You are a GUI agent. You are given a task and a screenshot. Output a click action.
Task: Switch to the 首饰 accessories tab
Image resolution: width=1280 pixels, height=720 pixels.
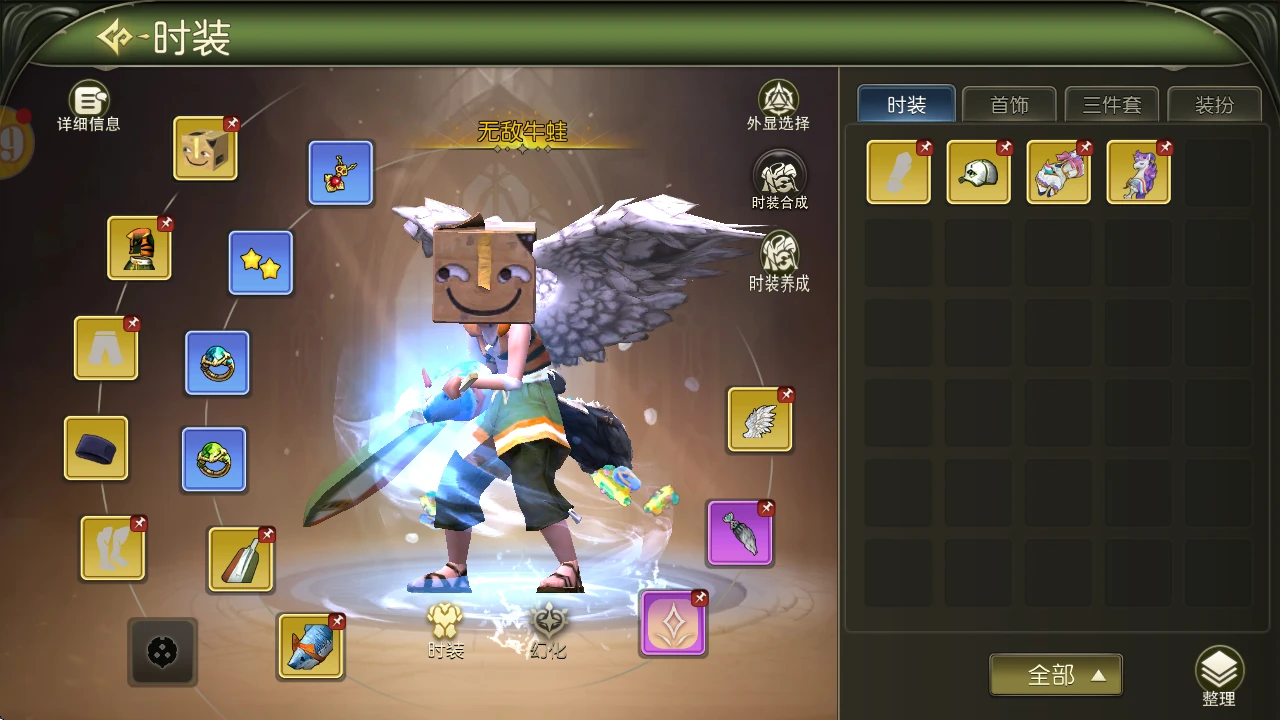pos(1009,105)
